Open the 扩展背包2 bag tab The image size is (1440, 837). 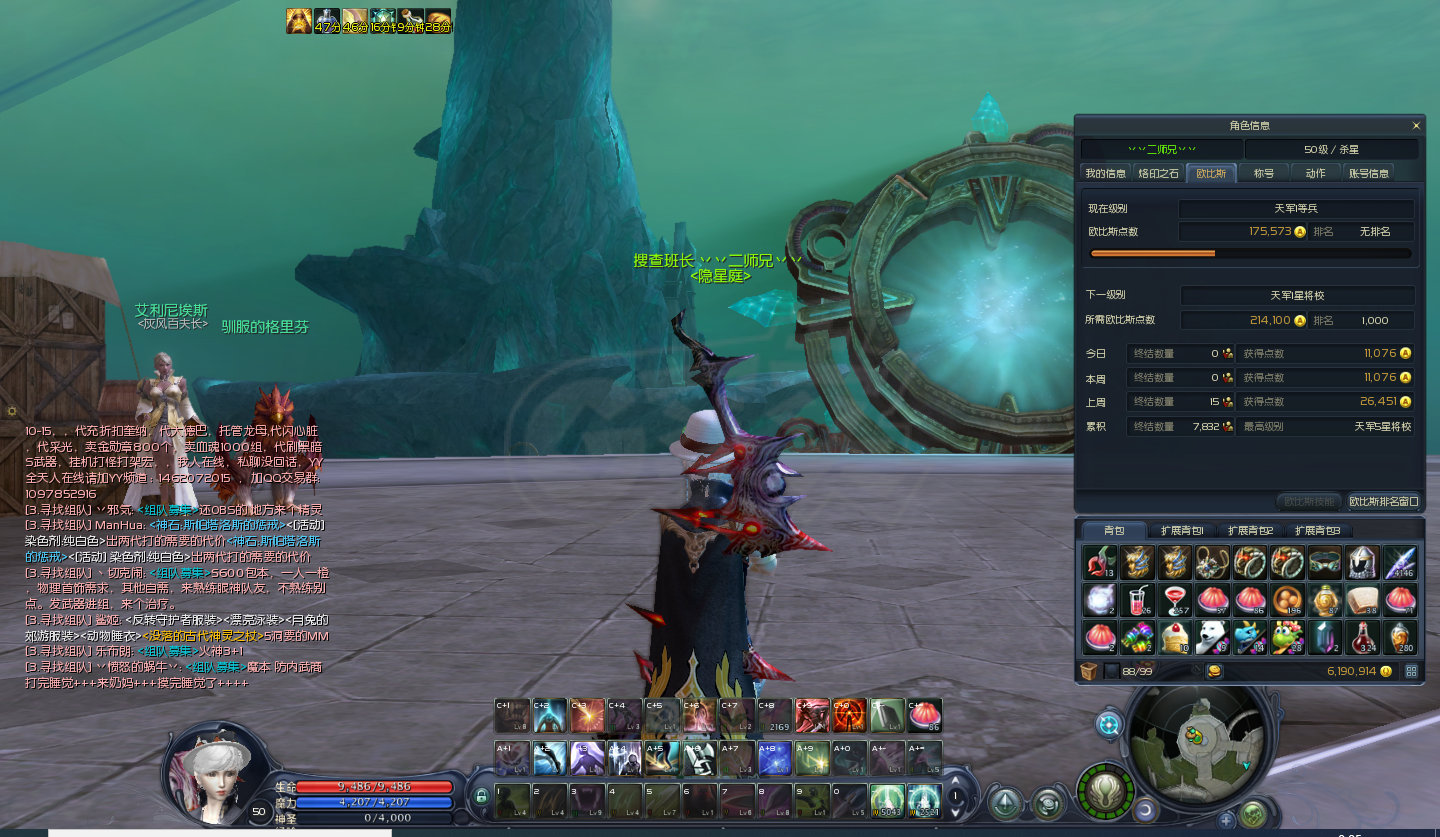1250,531
